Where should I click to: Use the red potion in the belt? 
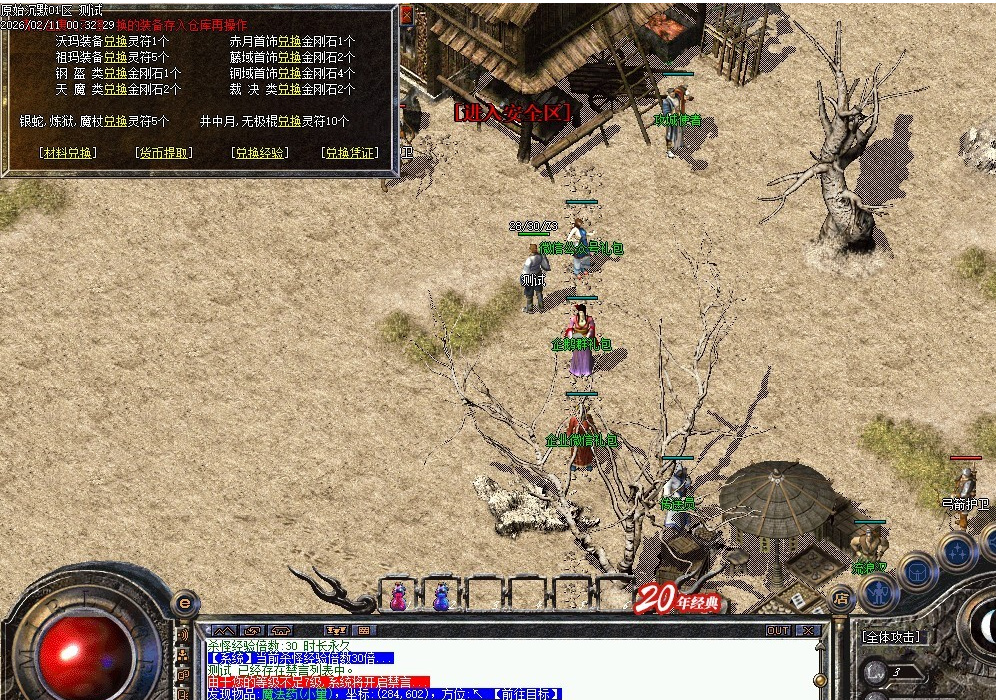[398, 596]
